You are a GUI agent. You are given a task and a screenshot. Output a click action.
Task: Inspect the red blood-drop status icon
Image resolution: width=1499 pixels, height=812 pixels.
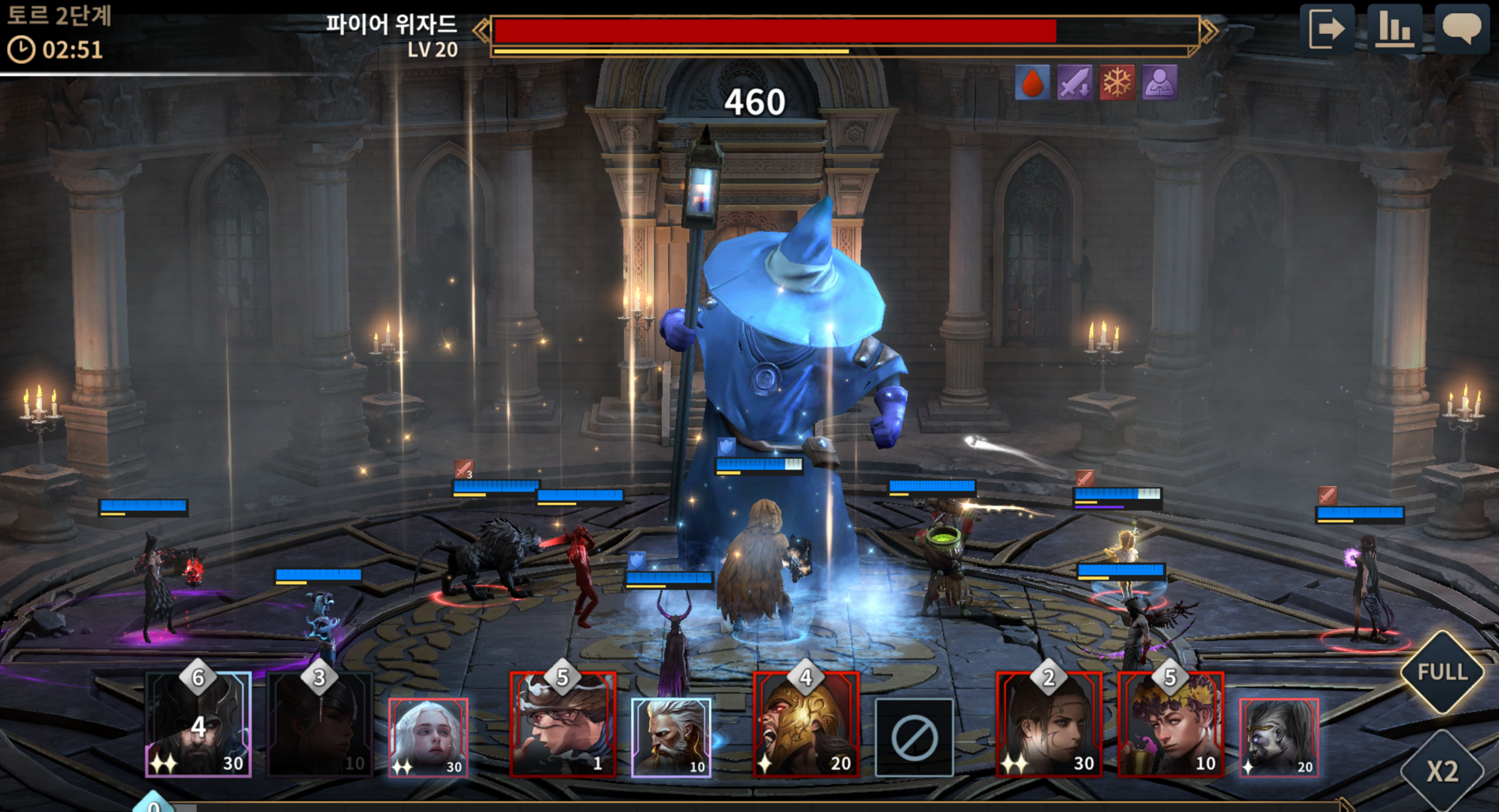(x=1032, y=83)
